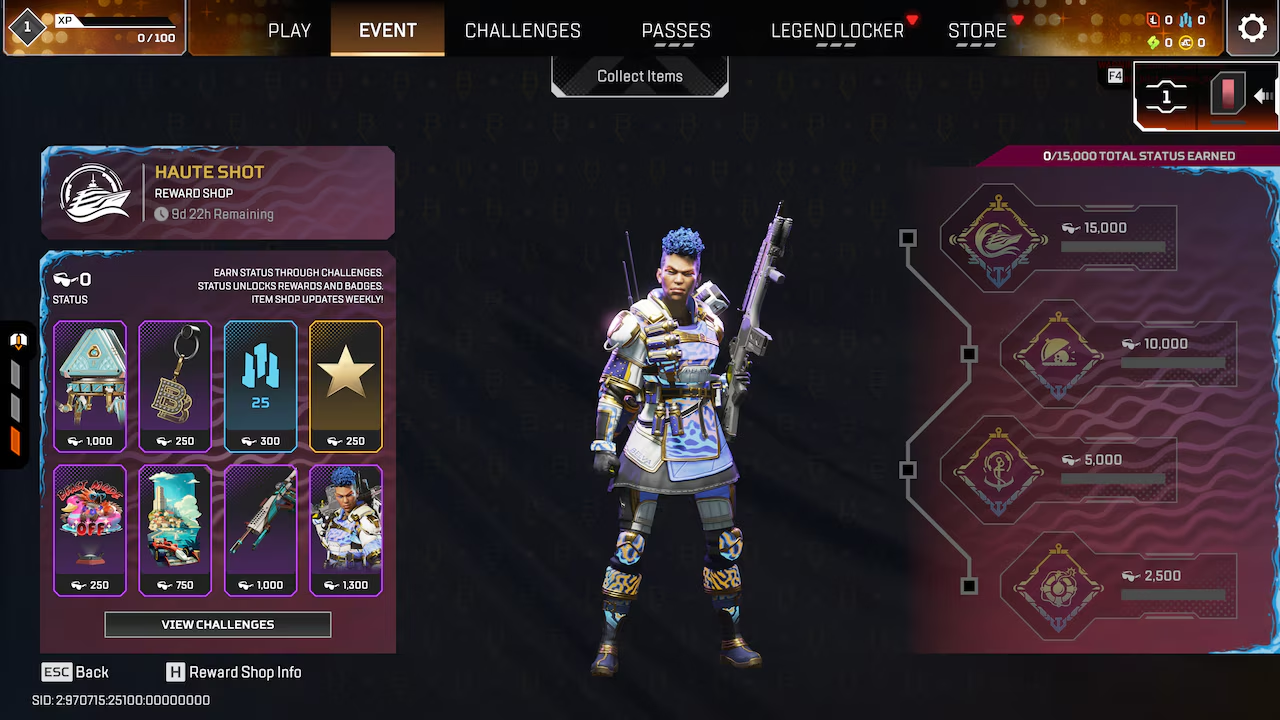This screenshot has height=720, width=1280.
Task: Open the squad panel at top right
Action: (x=1166, y=98)
